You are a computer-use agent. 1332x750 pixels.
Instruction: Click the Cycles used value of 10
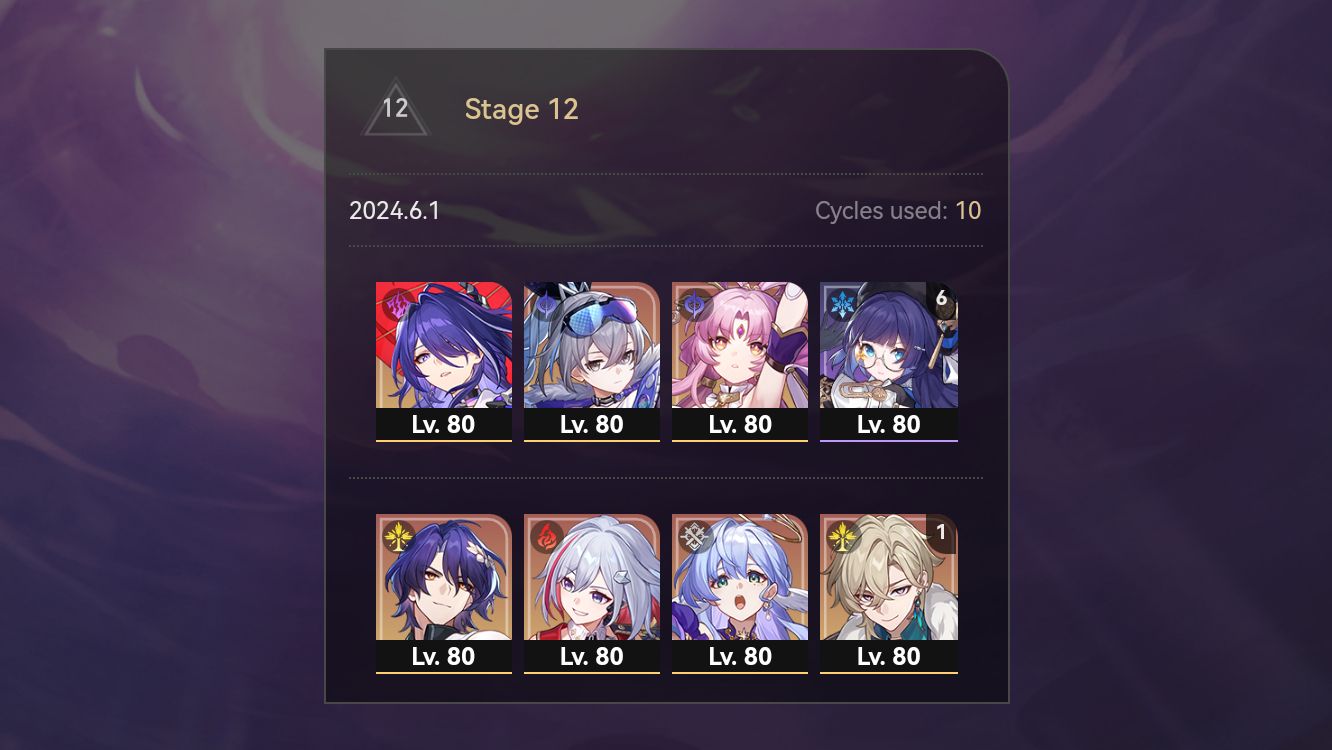click(968, 210)
